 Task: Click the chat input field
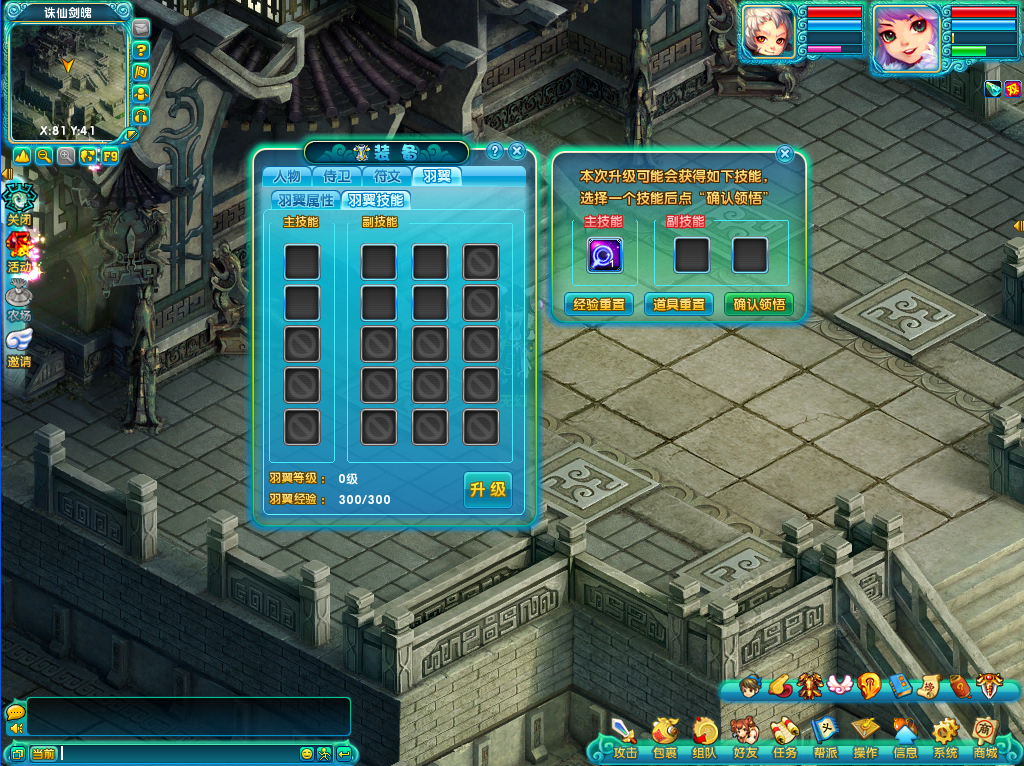[180, 753]
